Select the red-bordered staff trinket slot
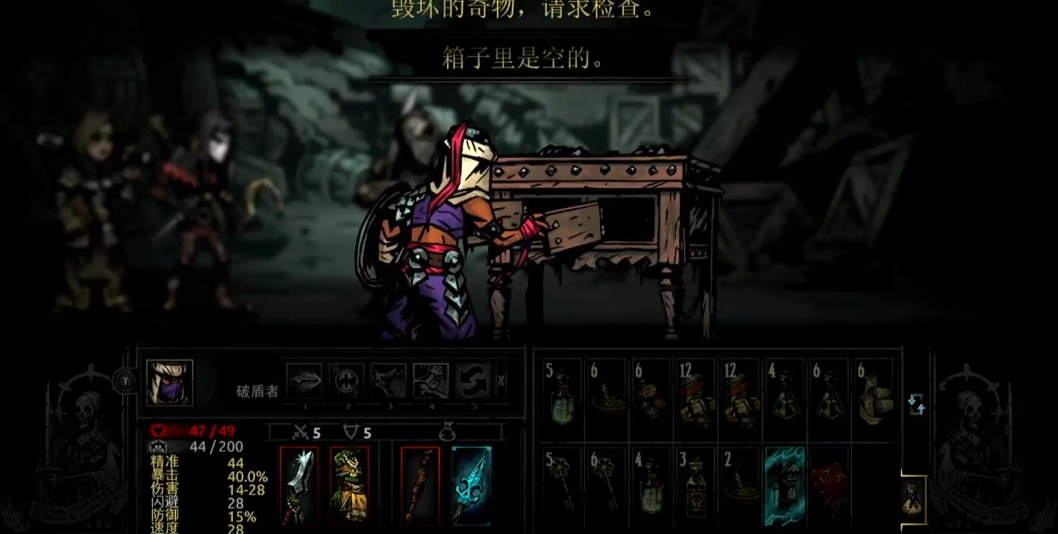Viewport: 1058px width, 534px height. point(420,485)
